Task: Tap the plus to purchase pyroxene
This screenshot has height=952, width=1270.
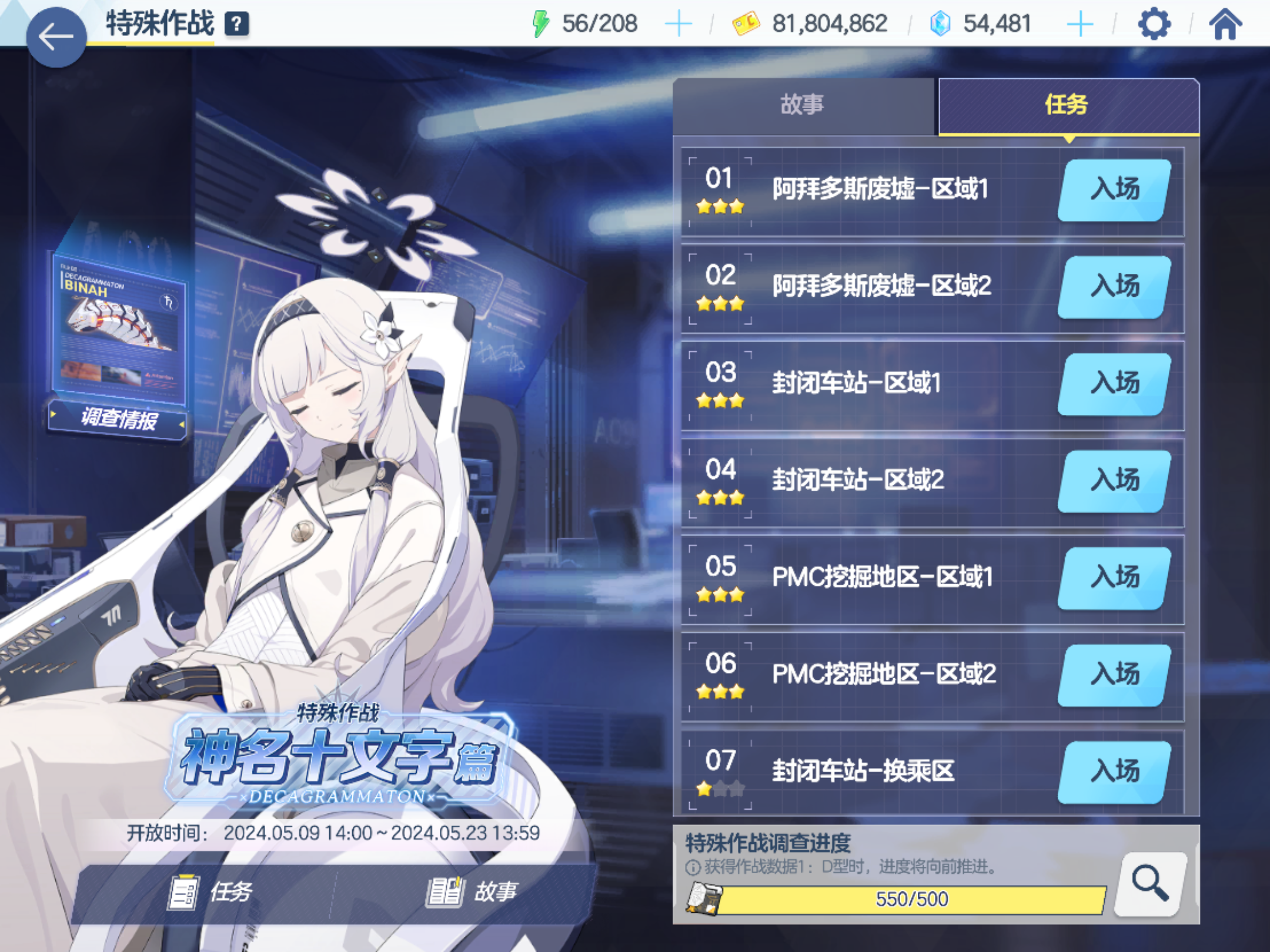Action: (x=1081, y=24)
